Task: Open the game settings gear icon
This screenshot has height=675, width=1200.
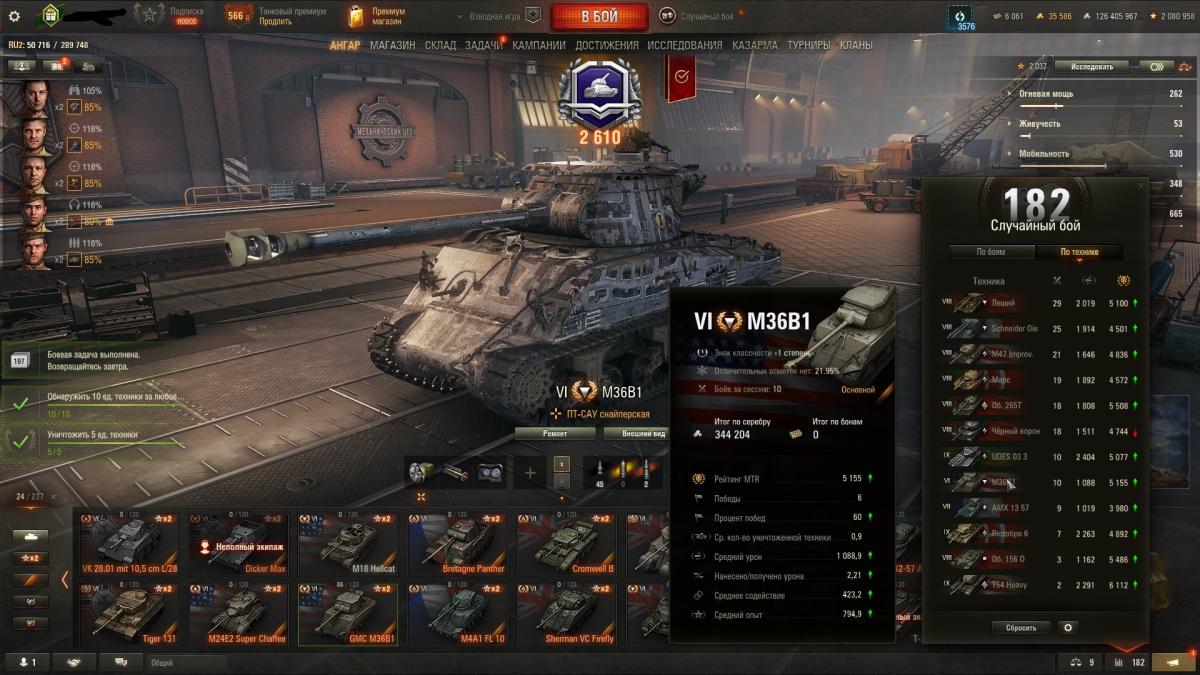Action: pyautogui.click(x=14, y=16)
